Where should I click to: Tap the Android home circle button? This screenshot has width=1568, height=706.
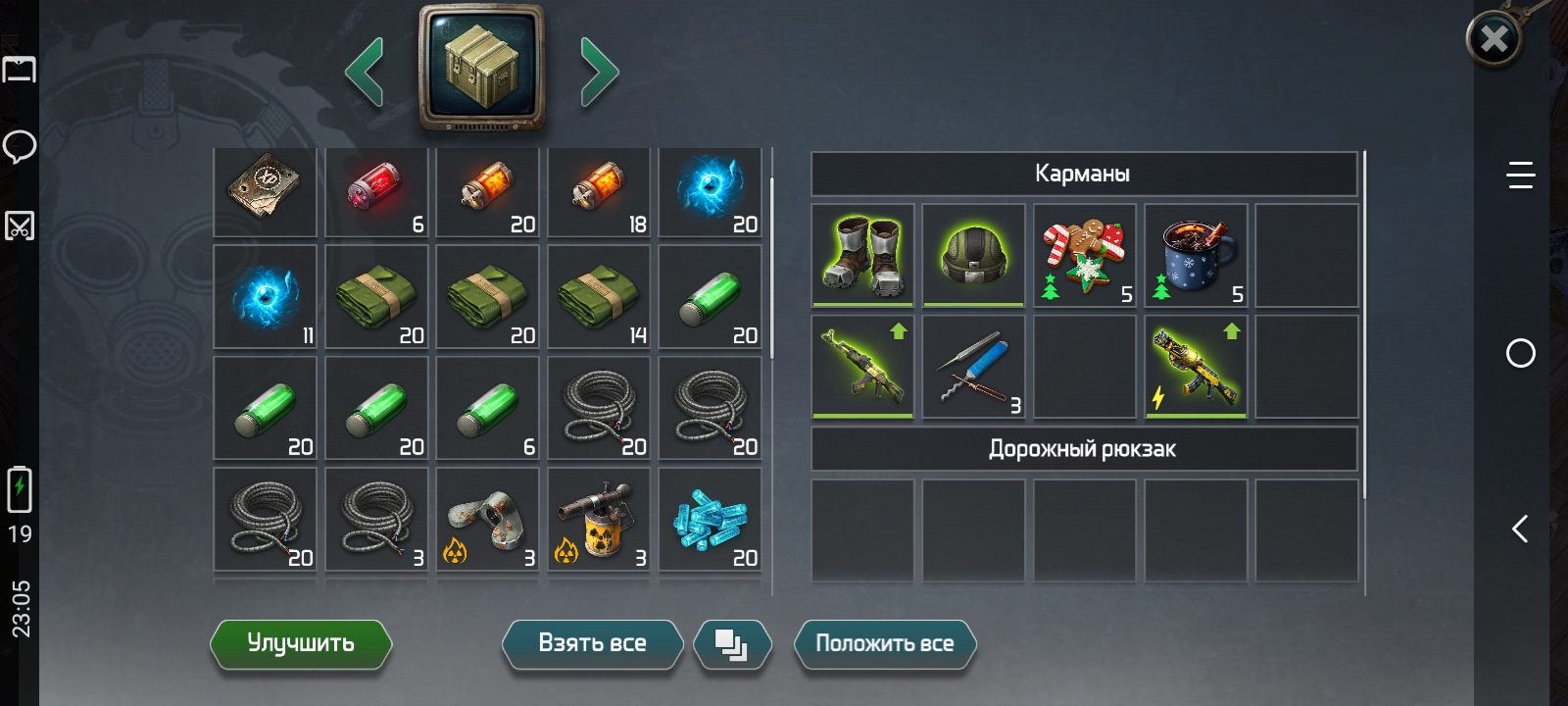[1520, 353]
